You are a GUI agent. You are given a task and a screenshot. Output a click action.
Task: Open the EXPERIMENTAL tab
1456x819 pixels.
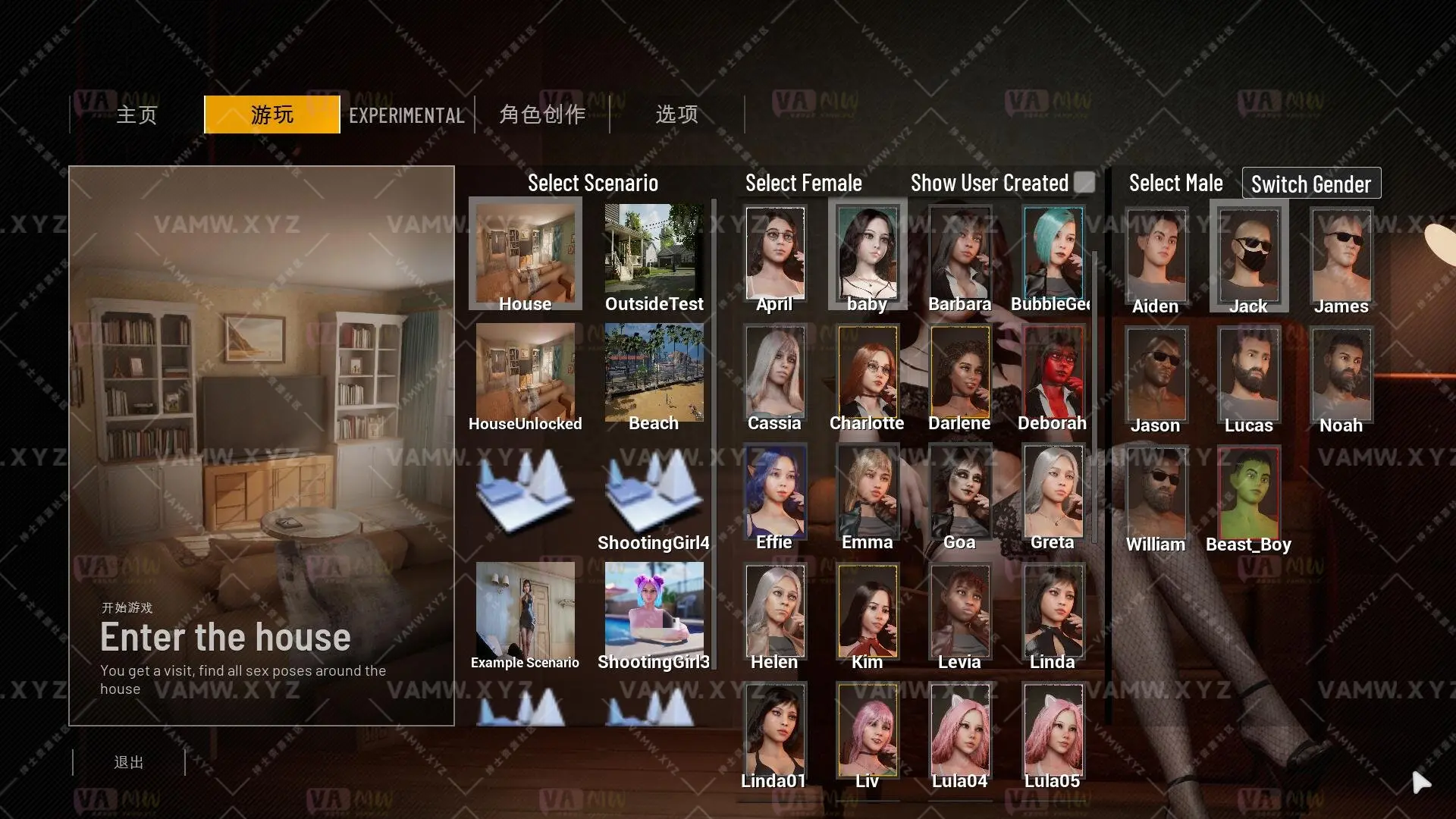(x=406, y=115)
